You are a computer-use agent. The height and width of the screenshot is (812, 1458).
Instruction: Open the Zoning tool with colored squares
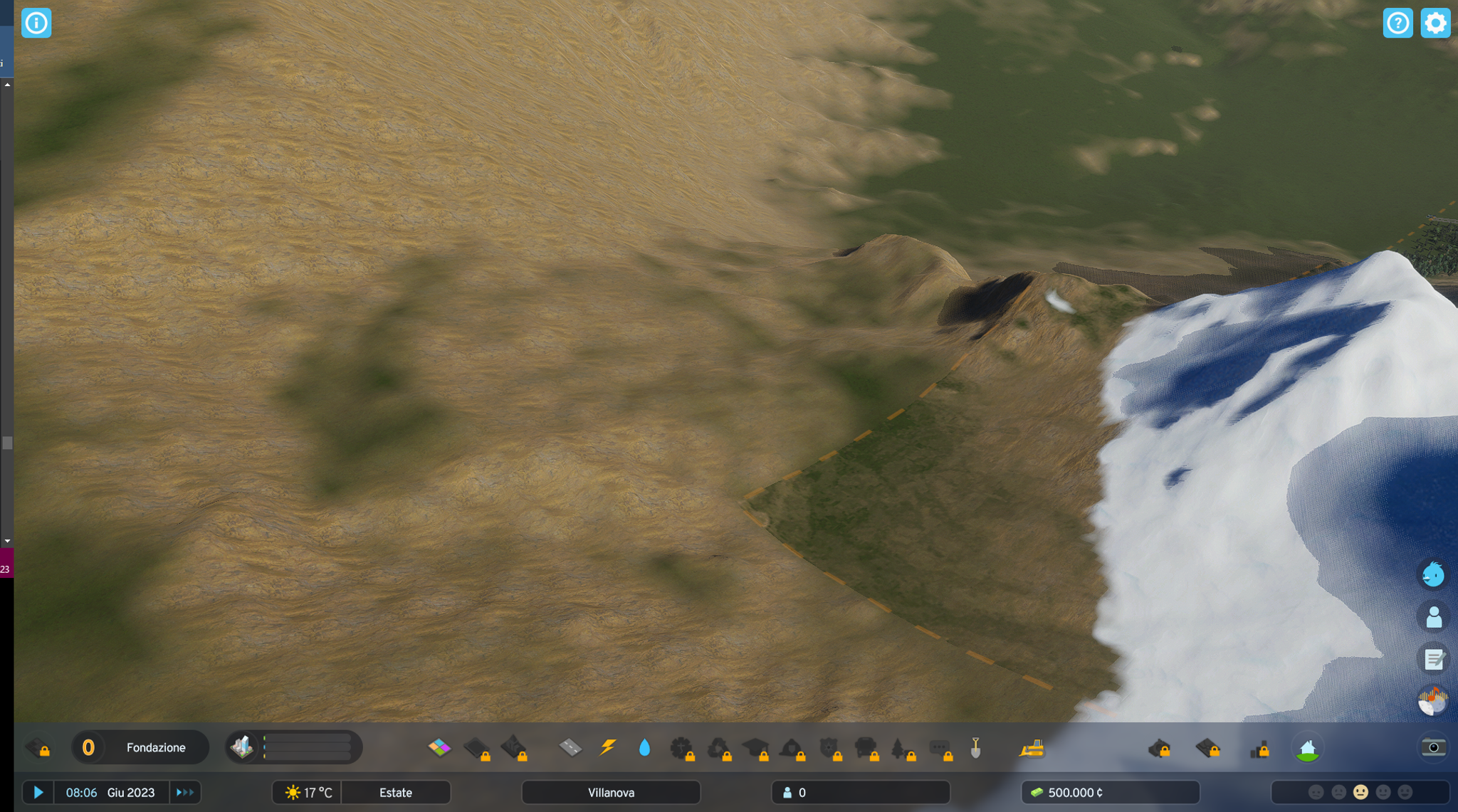(x=439, y=749)
